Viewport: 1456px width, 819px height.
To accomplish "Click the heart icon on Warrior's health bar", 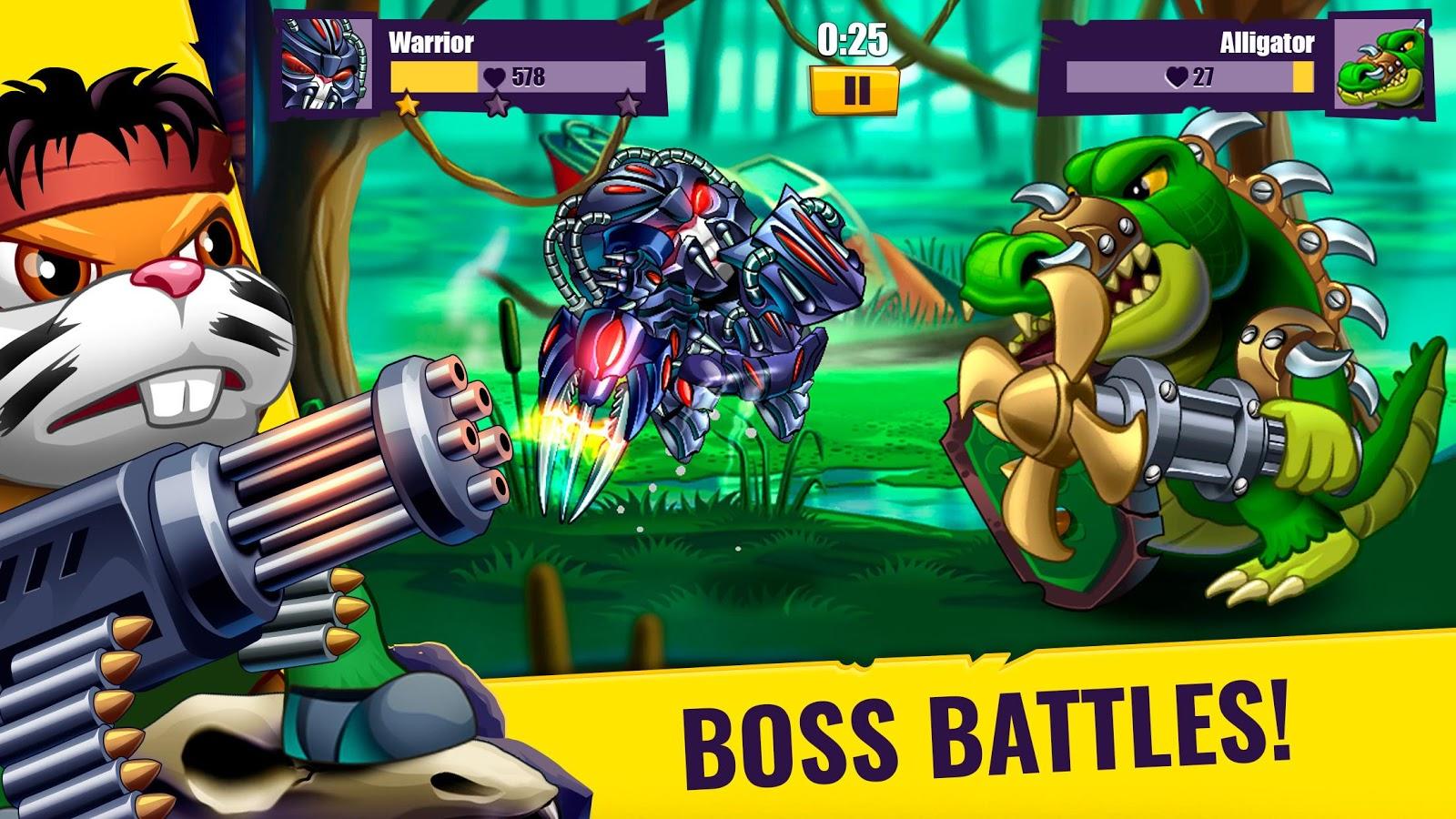I will click(x=492, y=76).
